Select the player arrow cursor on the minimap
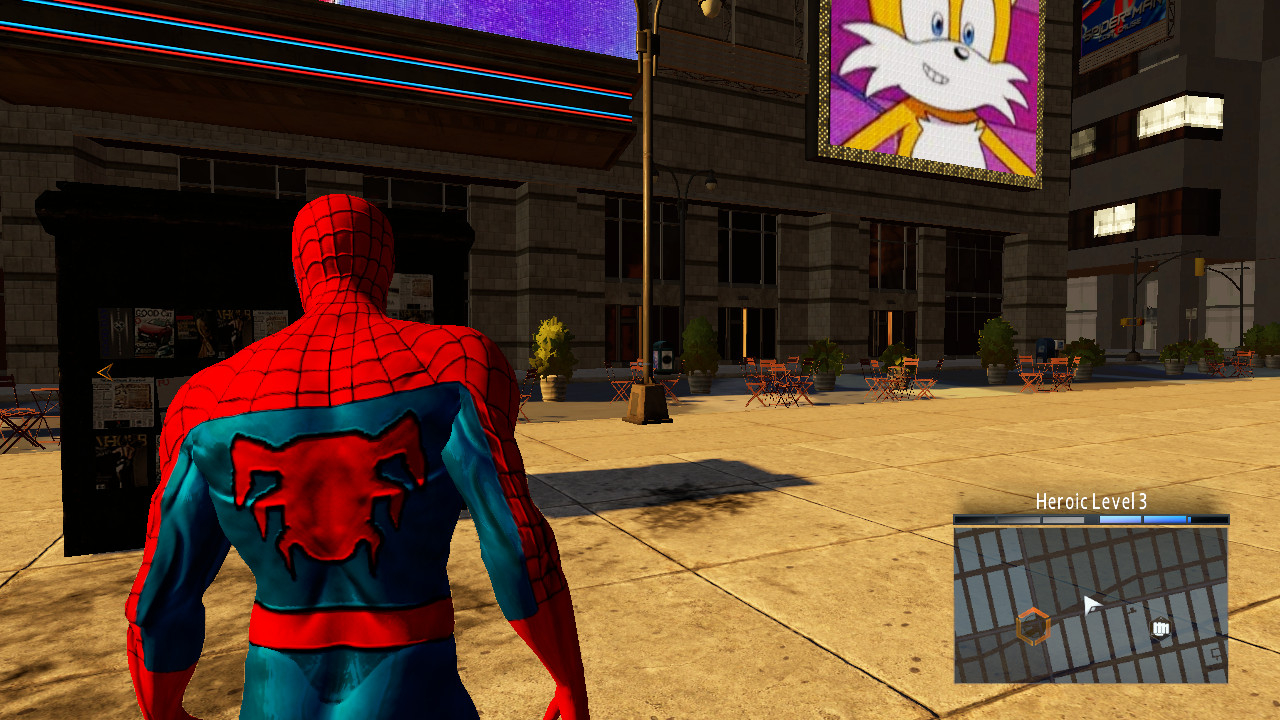 1092,604
